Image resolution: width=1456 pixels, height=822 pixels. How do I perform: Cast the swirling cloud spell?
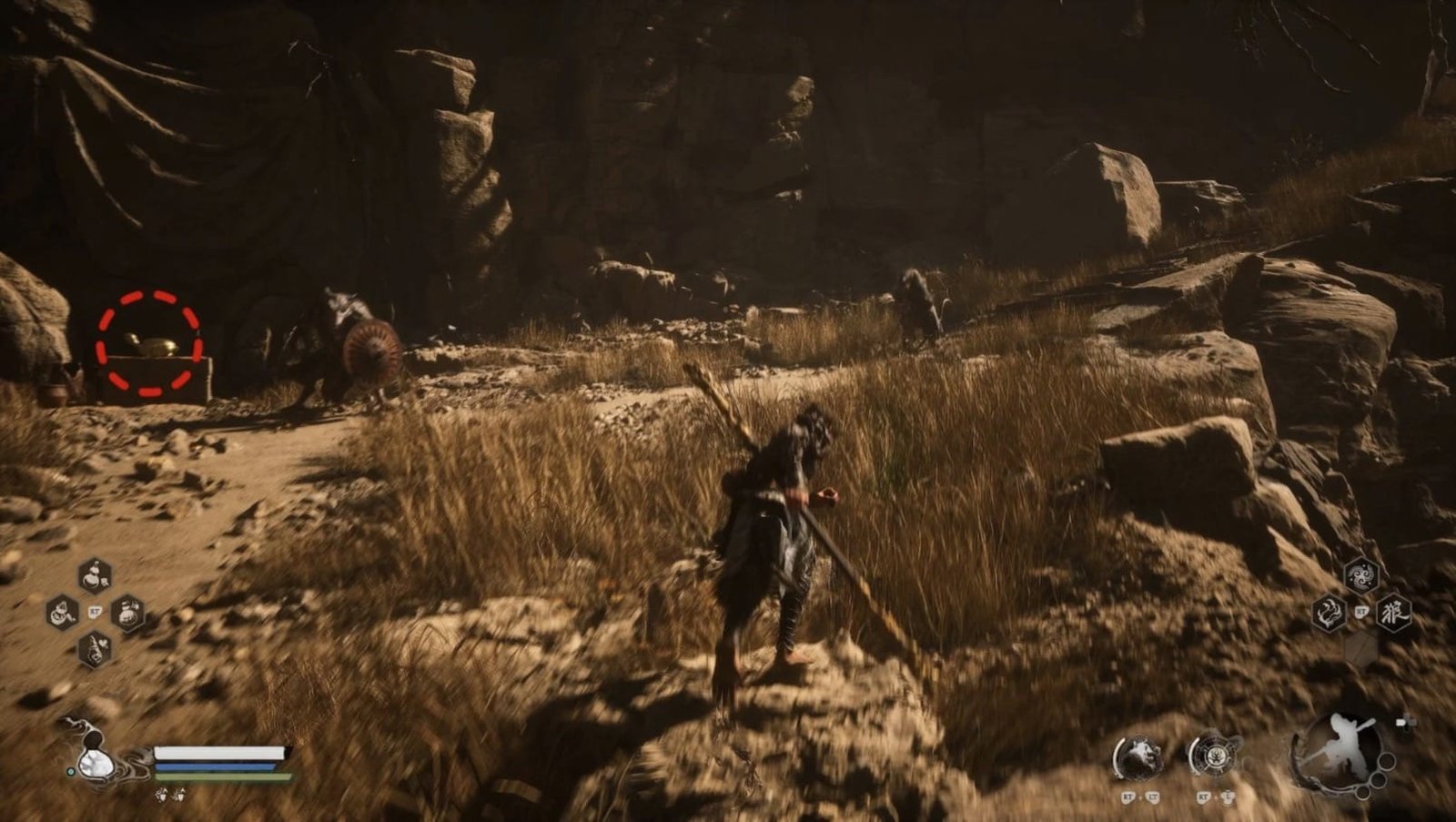pyautogui.click(x=1361, y=575)
